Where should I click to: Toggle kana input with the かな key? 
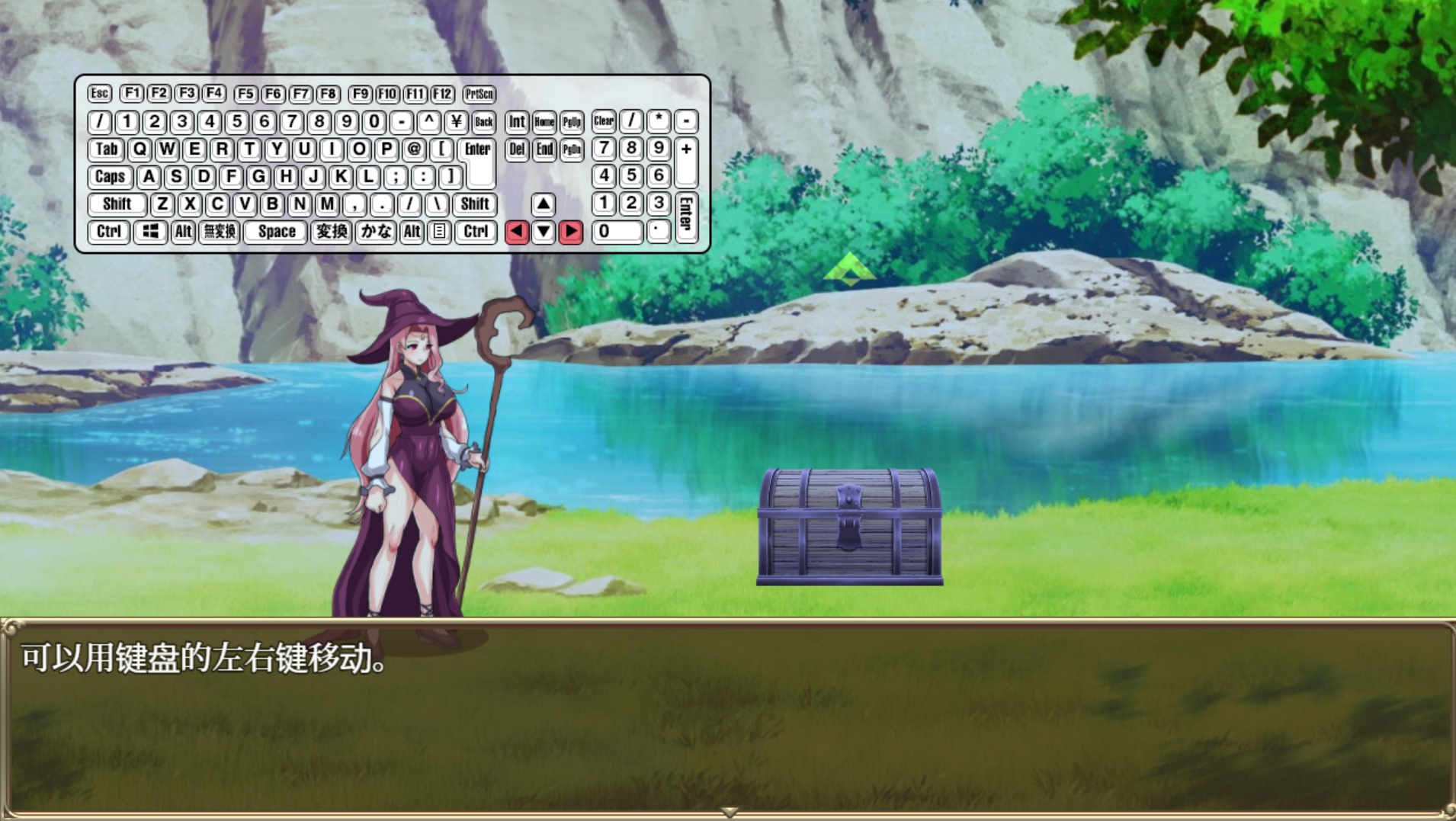[x=378, y=232]
